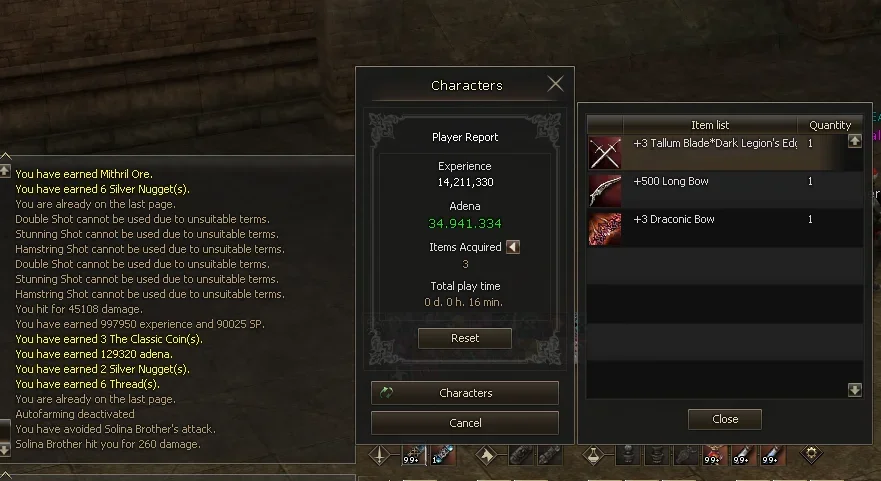The height and width of the screenshot is (481, 881).
Task: Close the item list panel
Action: pos(725,419)
